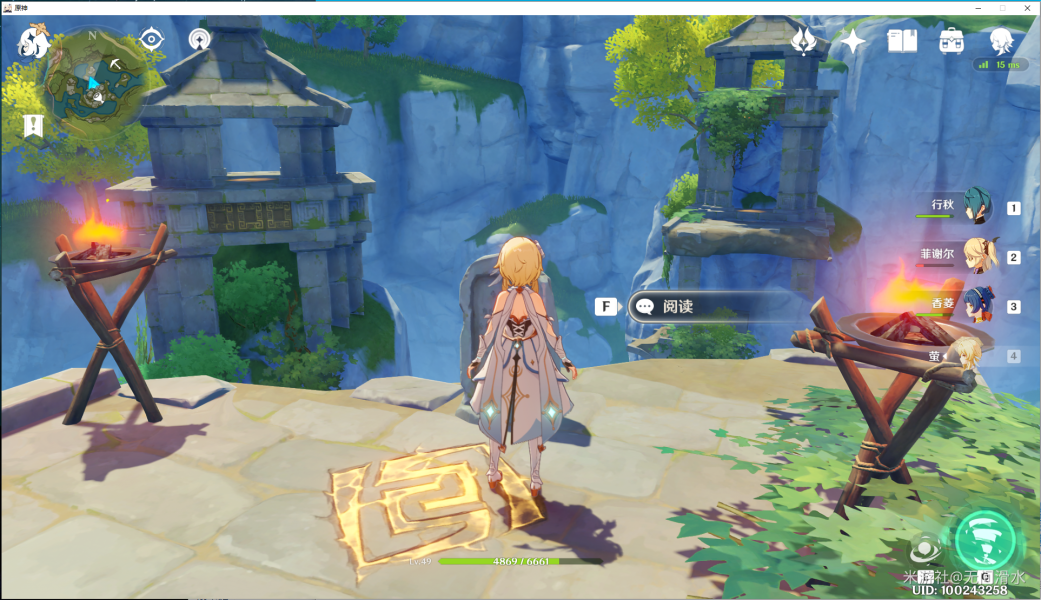Open the winged Wish icon
1041x600 pixels.
coord(803,41)
